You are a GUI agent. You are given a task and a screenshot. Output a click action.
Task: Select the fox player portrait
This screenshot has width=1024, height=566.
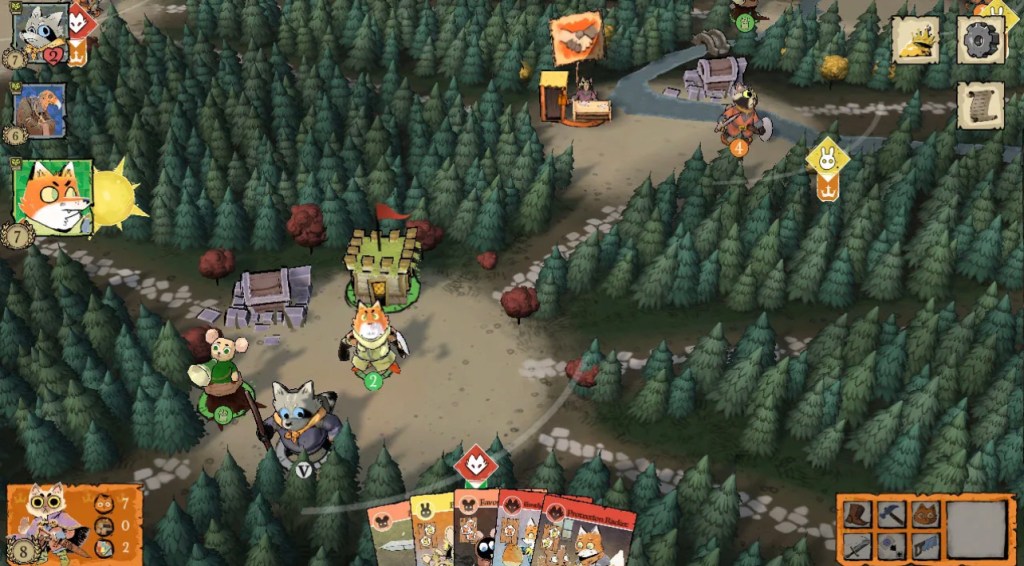point(52,197)
